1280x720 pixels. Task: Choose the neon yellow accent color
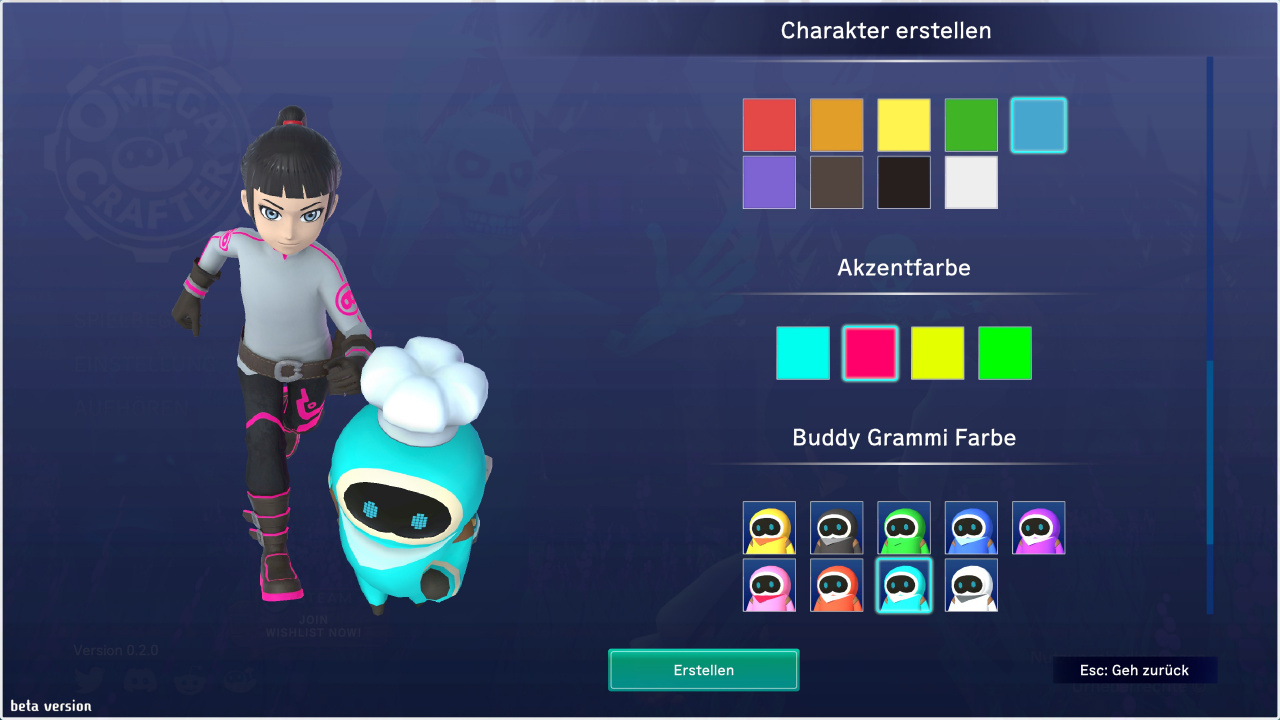937,353
